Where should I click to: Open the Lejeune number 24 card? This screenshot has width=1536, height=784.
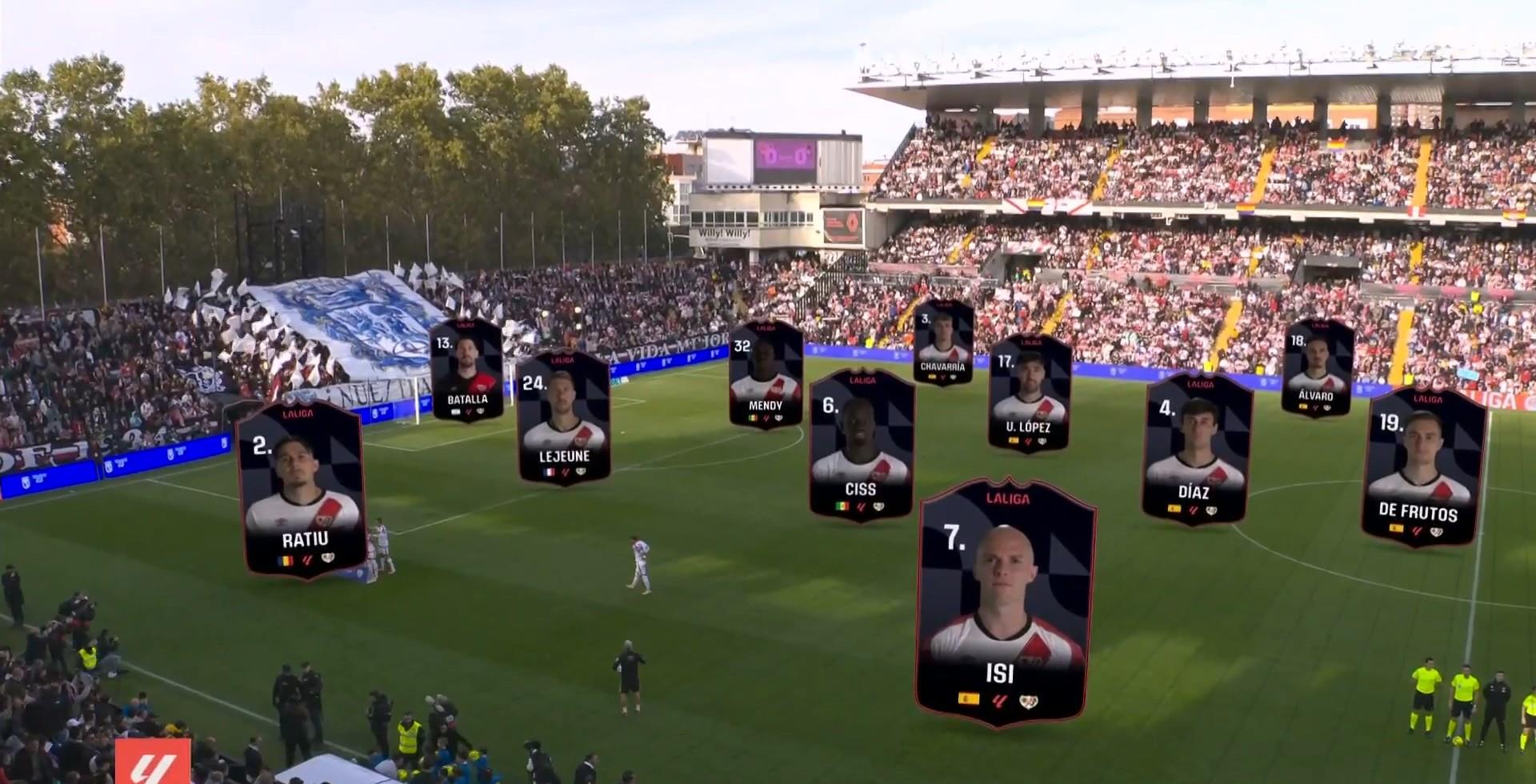click(x=563, y=418)
